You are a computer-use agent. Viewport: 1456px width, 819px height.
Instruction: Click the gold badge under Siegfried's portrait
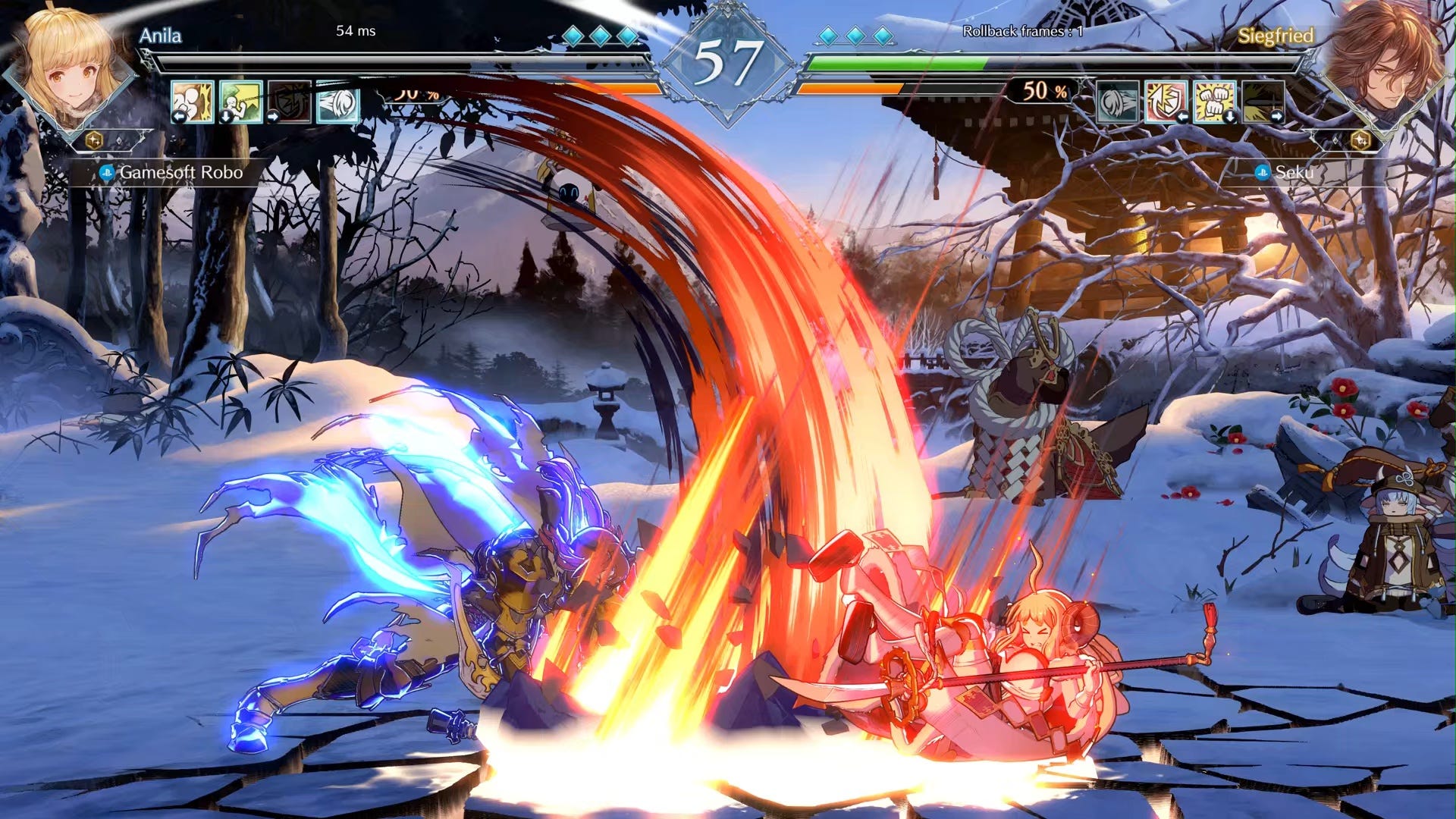pos(1360,140)
